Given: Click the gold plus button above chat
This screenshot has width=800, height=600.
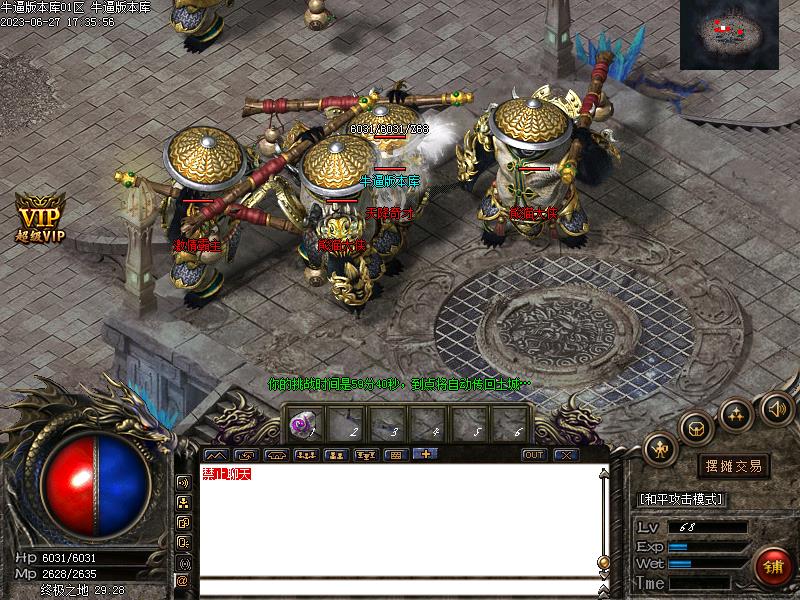Looking at the screenshot, I should click(x=425, y=454).
